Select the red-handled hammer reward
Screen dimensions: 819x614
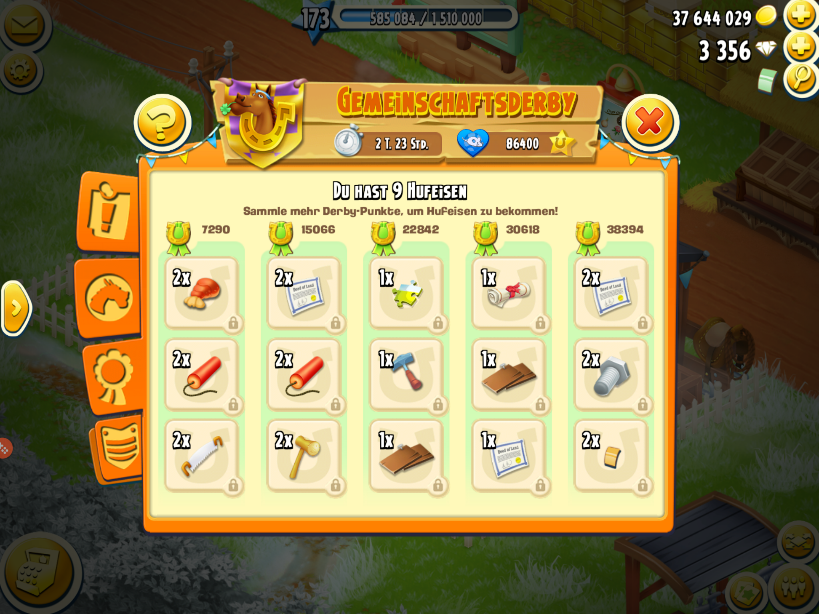point(406,374)
